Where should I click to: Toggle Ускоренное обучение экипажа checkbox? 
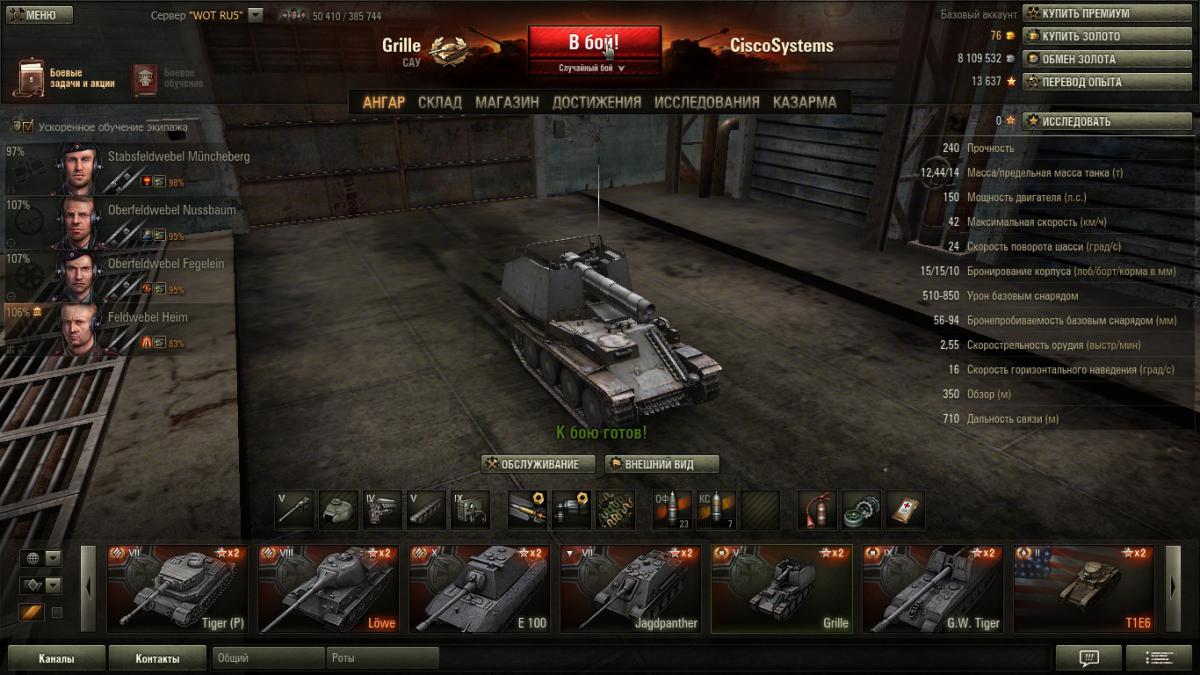pos(28,127)
